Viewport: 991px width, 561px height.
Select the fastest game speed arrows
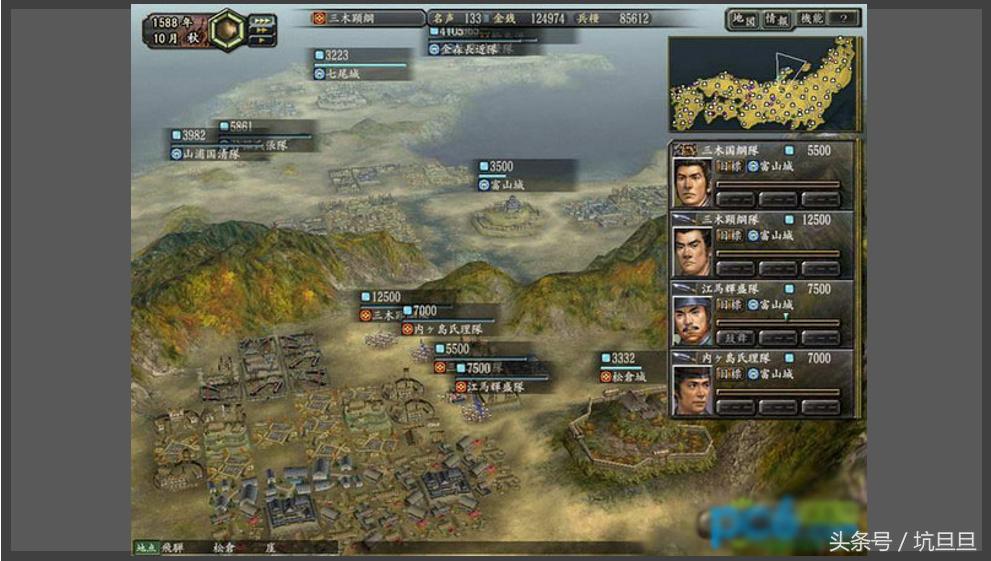(x=263, y=19)
